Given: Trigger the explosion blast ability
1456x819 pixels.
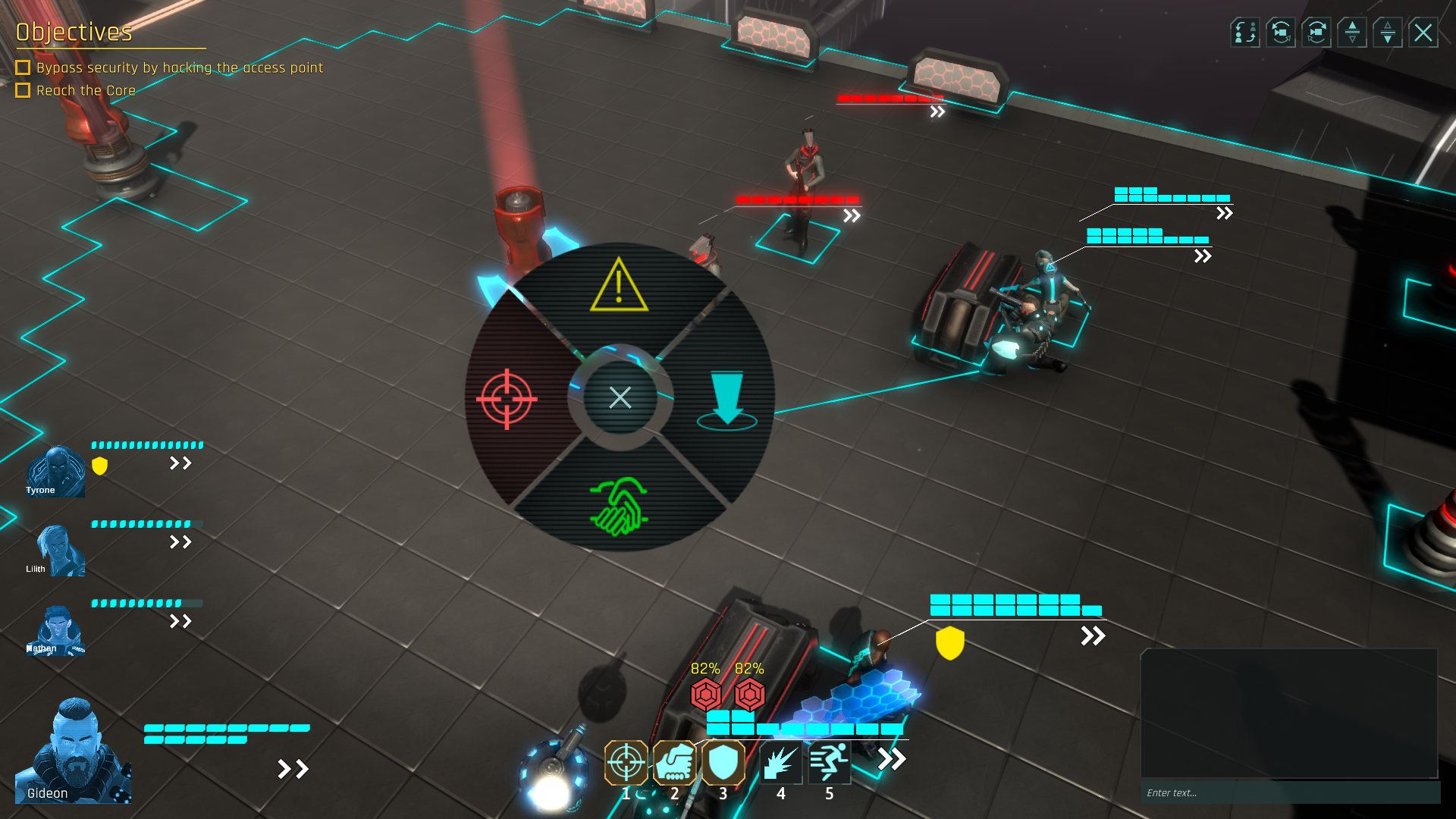Looking at the screenshot, I should (x=780, y=762).
